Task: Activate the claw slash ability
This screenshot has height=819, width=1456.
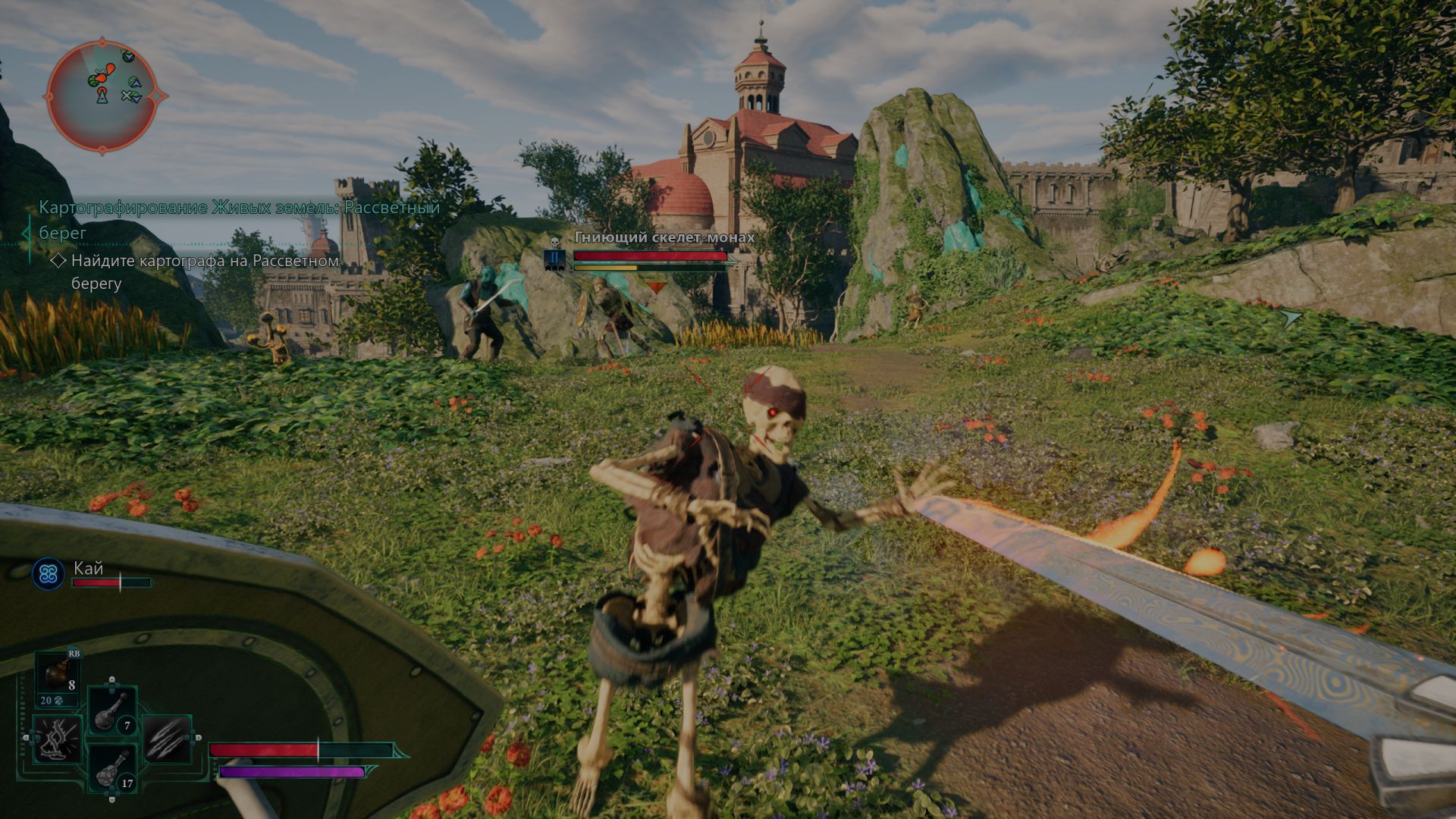Action: (167, 739)
